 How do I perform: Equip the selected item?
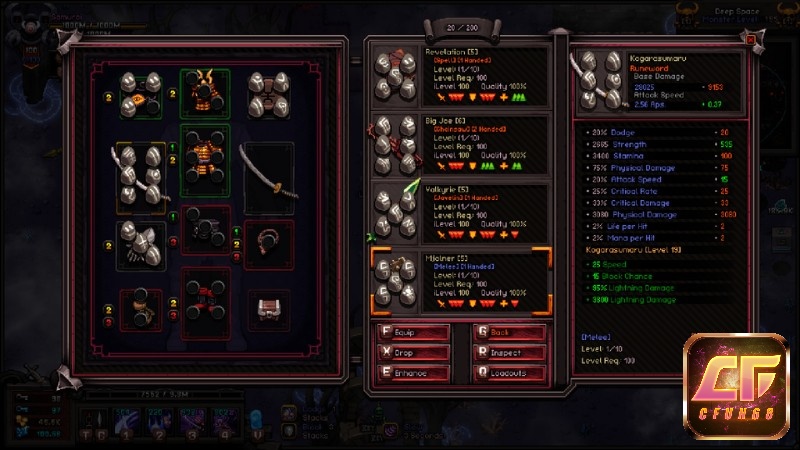pos(412,333)
